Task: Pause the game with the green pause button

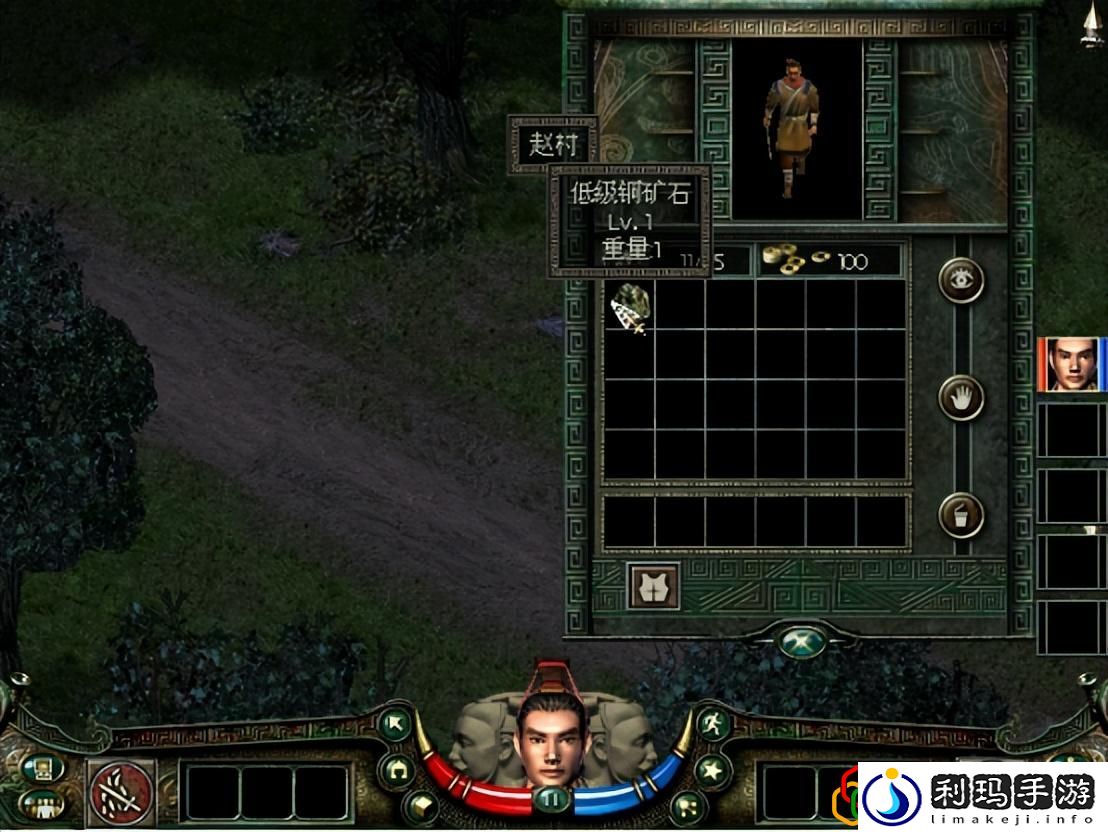Action: [x=551, y=798]
